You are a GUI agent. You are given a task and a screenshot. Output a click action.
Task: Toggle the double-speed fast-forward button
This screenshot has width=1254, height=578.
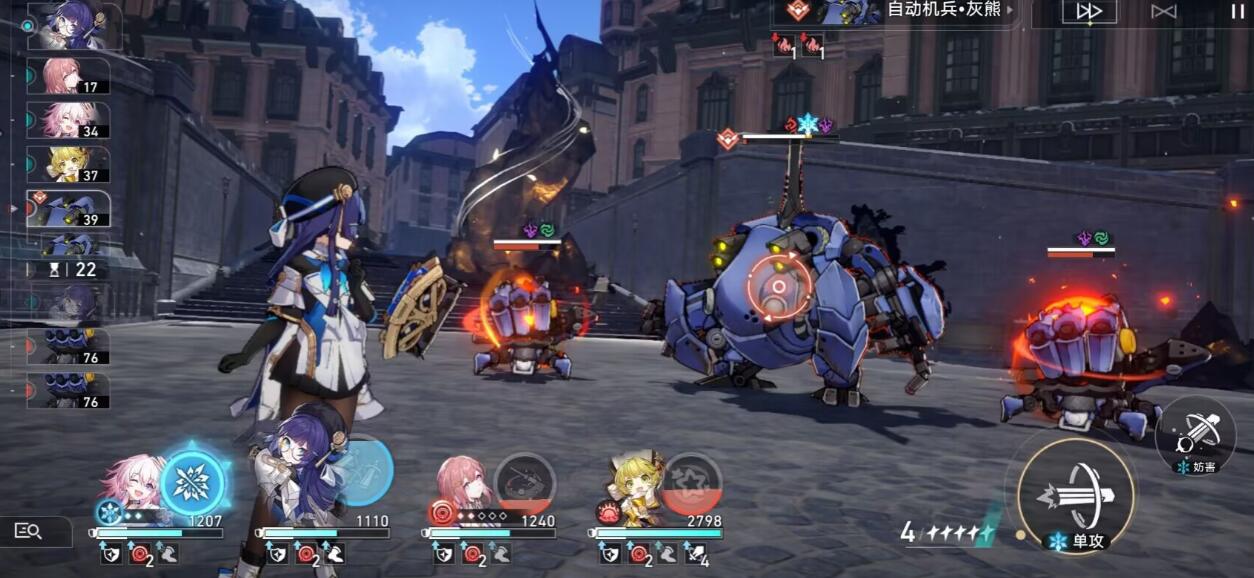(1089, 11)
